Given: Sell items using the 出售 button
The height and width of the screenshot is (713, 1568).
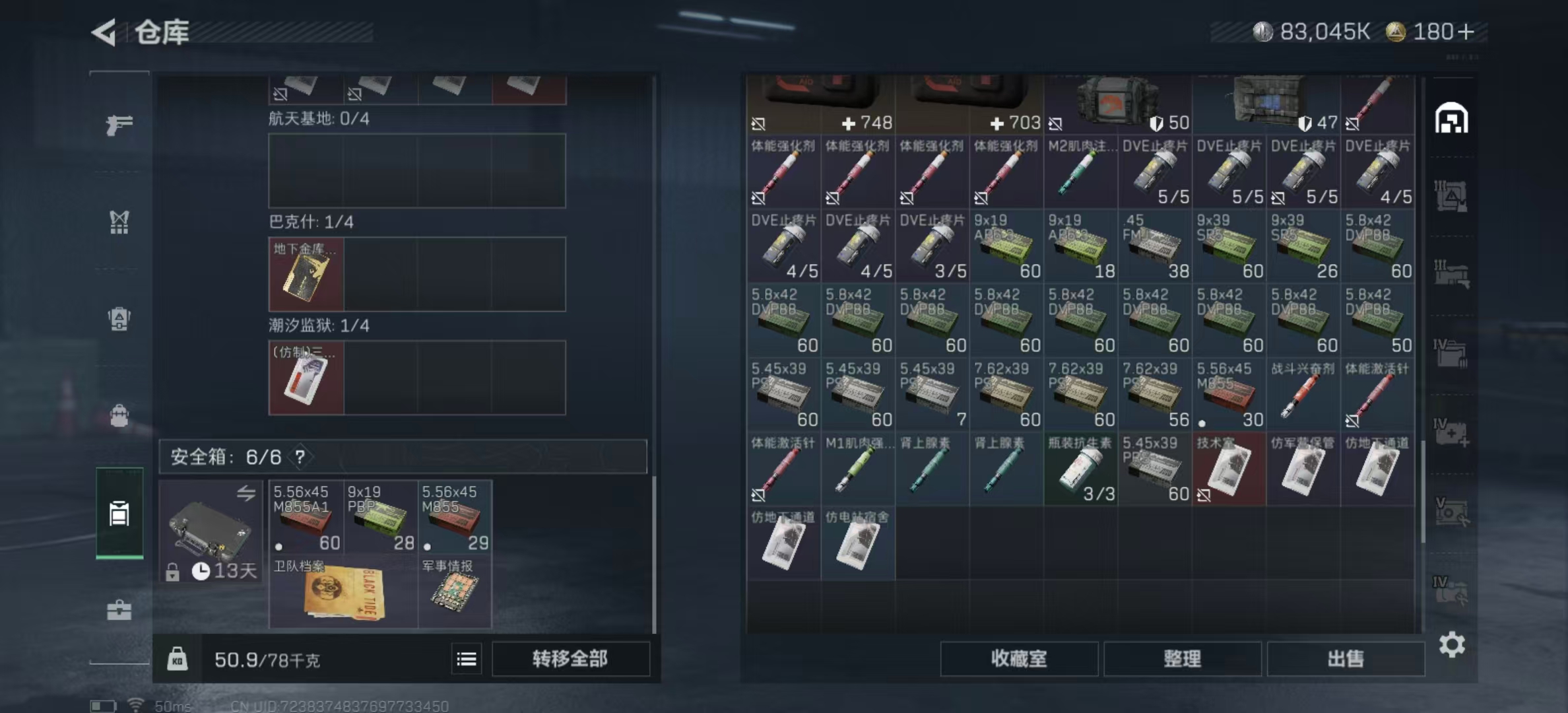Looking at the screenshot, I should [1345, 658].
